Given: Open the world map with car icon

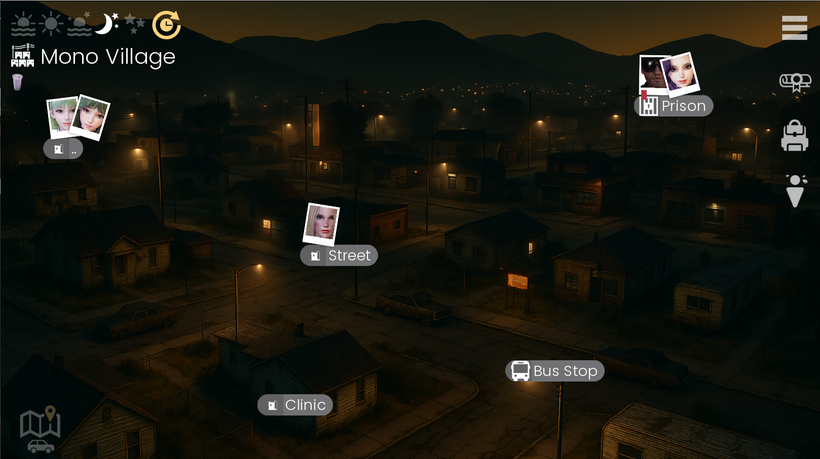Looking at the screenshot, I should point(40,429).
